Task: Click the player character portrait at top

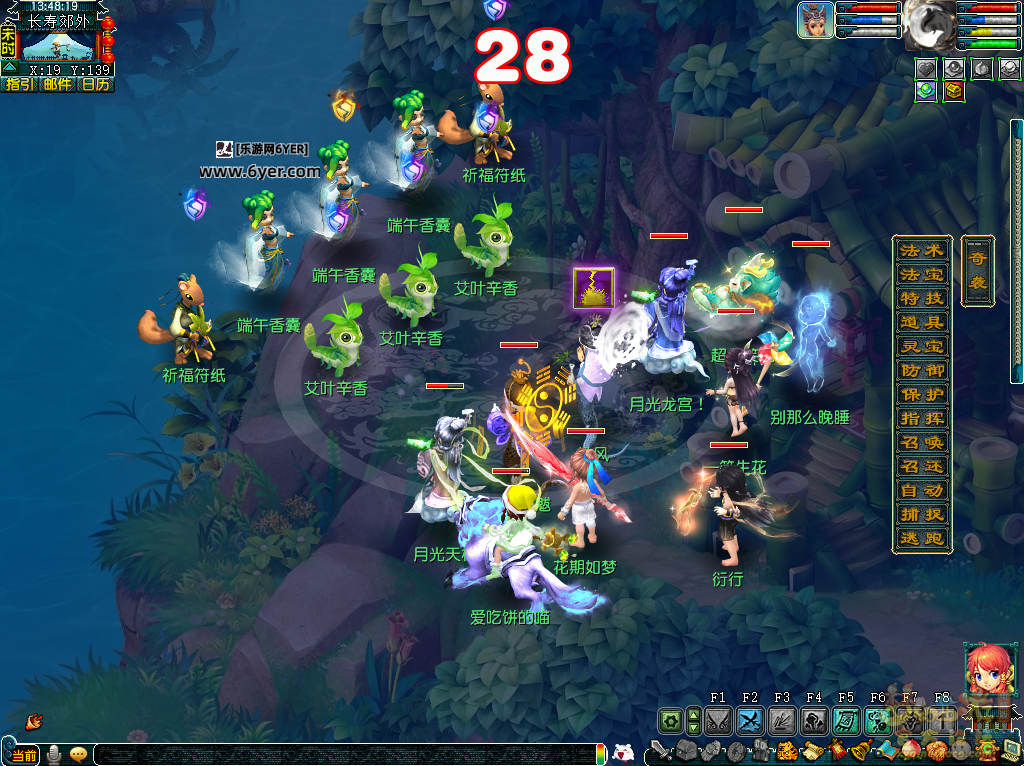Action: pyautogui.click(x=816, y=20)
